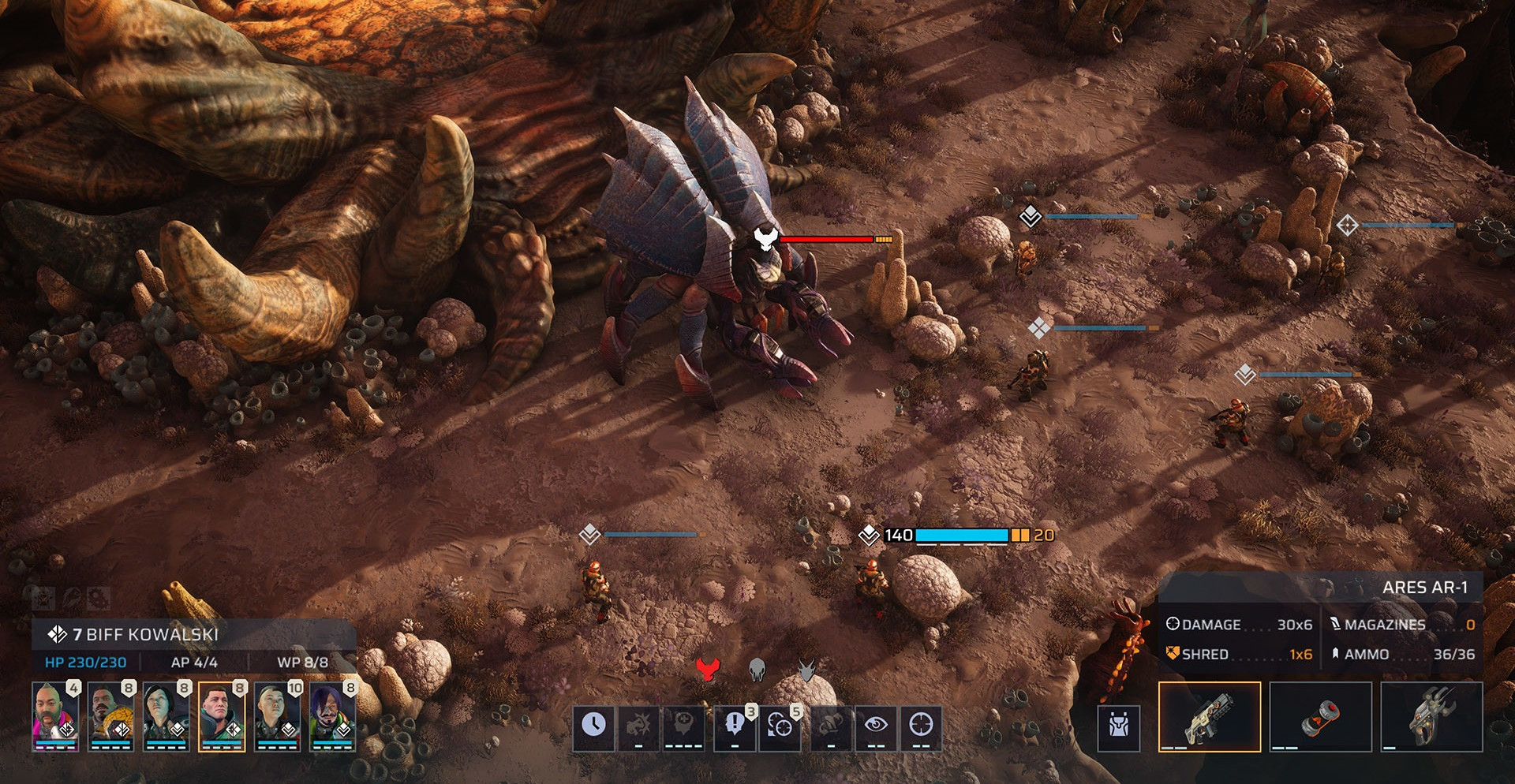Activate the eye overwatch ability

(876, 724)
